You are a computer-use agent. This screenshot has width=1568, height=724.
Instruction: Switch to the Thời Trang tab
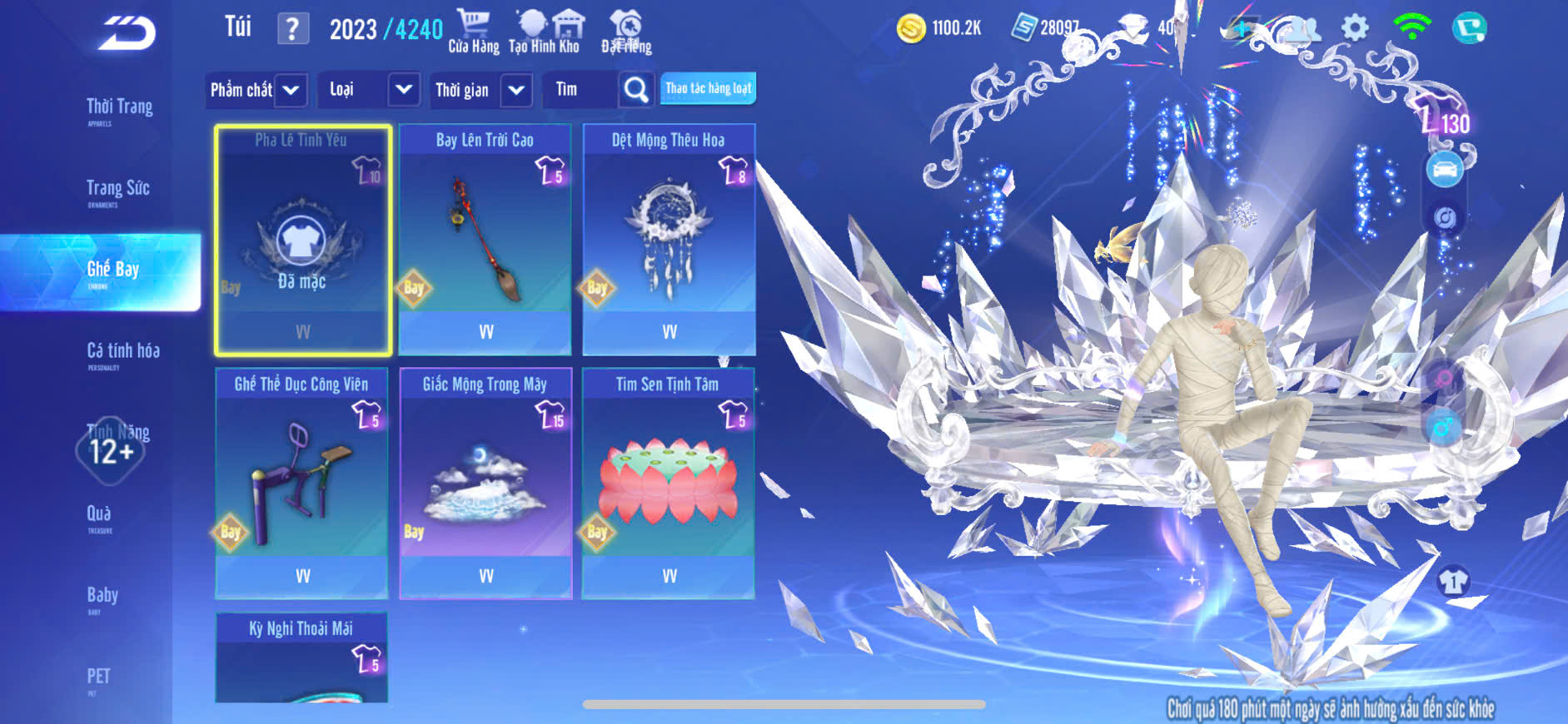point(119,108)
